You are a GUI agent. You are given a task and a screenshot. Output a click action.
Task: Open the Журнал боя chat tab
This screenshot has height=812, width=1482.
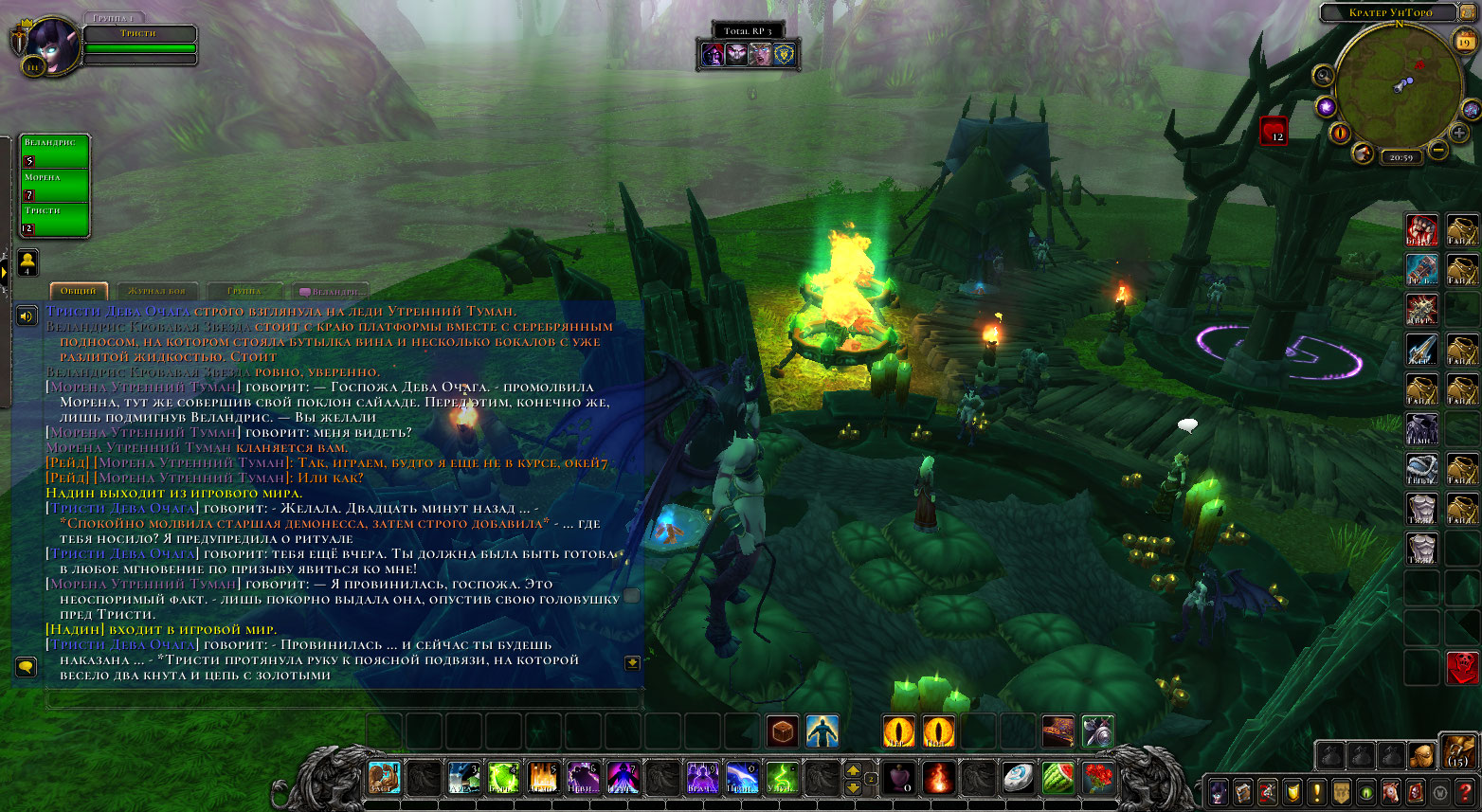point(157,291)
